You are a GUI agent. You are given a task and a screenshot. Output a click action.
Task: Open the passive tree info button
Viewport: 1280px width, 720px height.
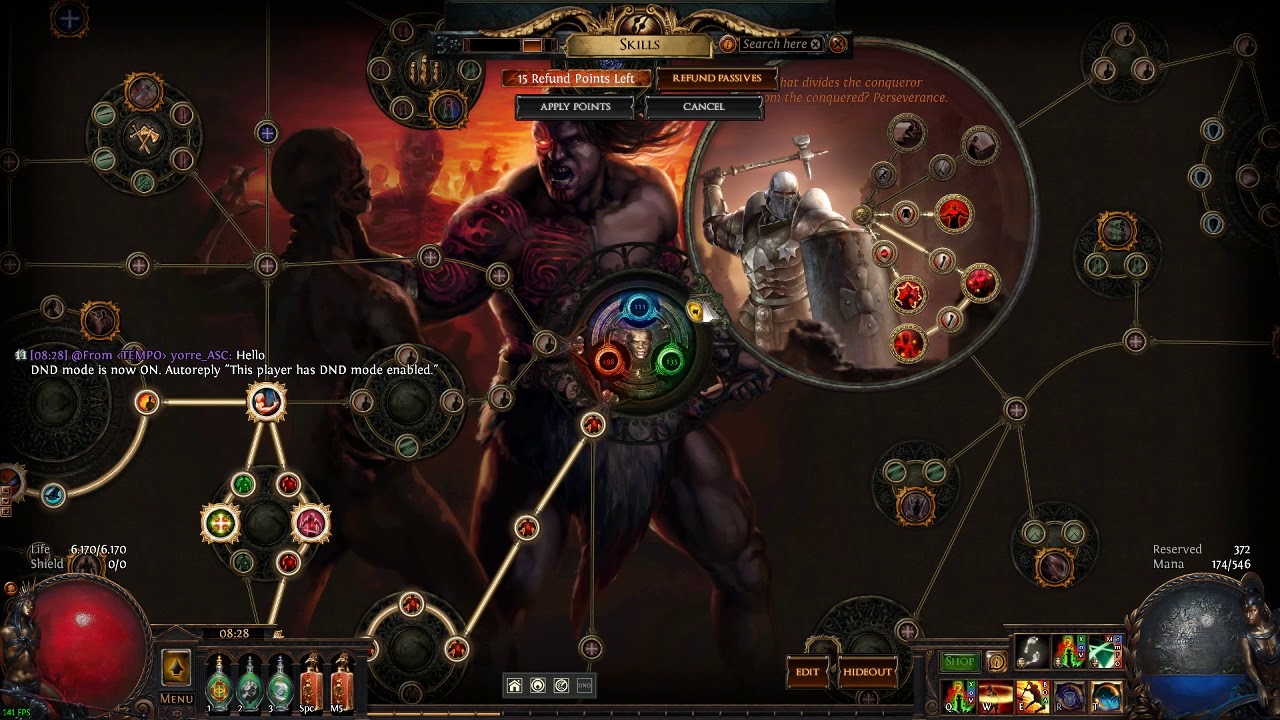pos(727,44)
